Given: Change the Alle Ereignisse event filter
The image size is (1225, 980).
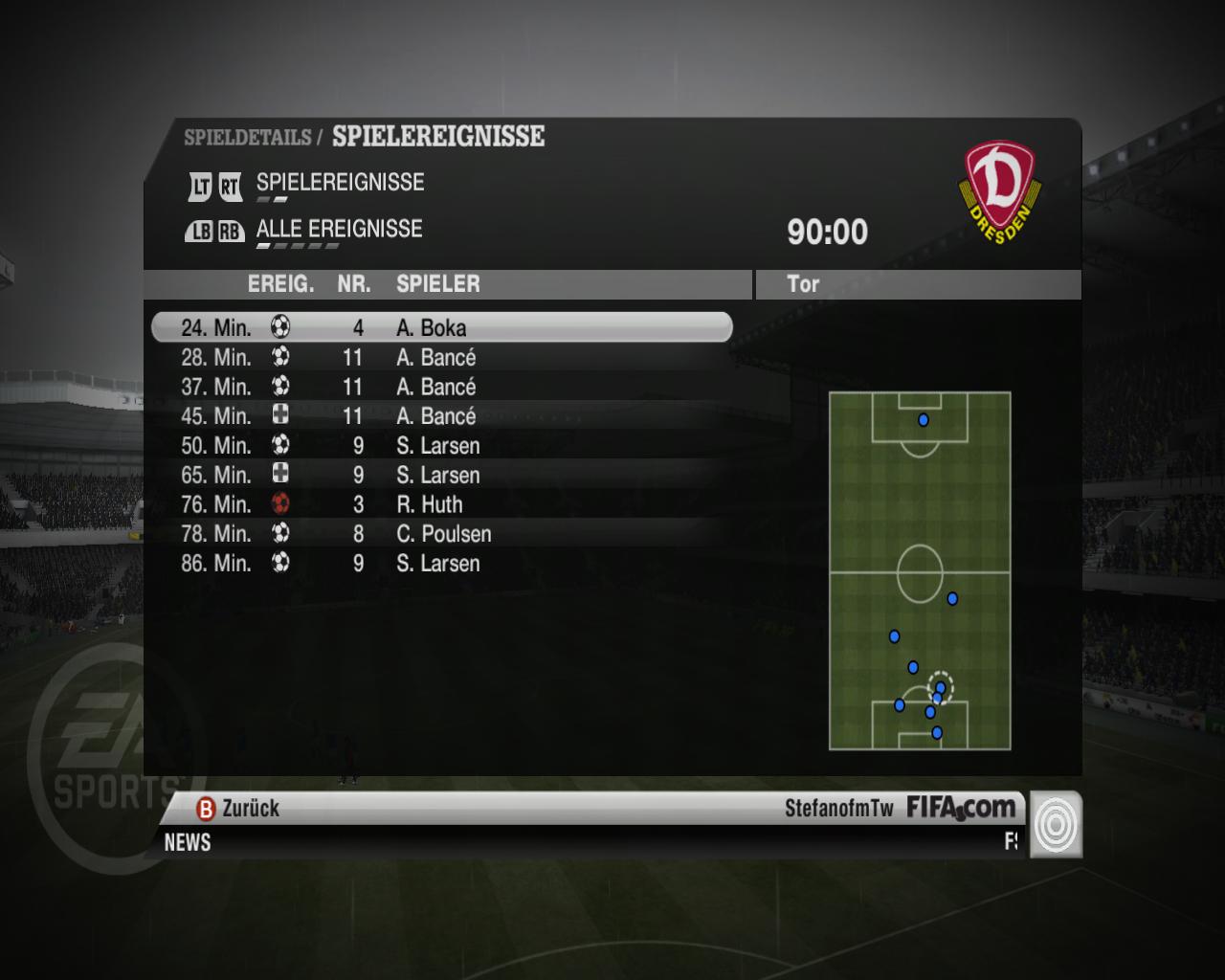Looking at the screenshot, I should 339,230.
